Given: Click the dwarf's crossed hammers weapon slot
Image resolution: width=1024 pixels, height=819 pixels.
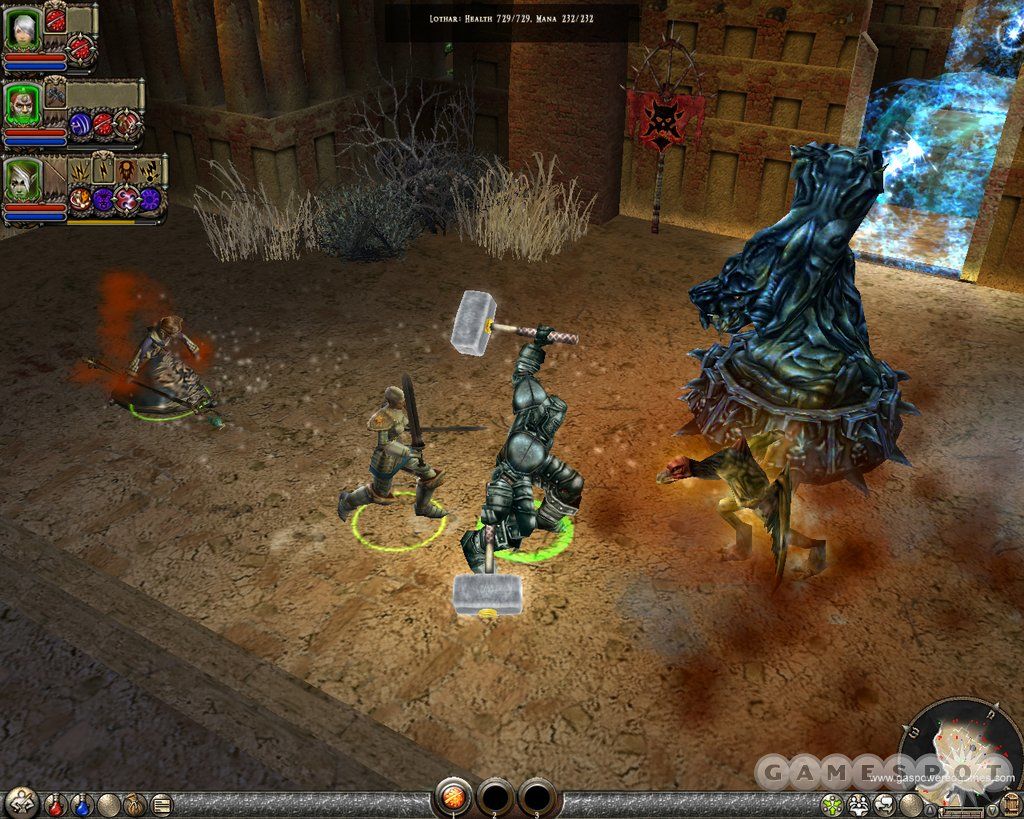Looking at the screenshot, I should [x=55, y=92].
